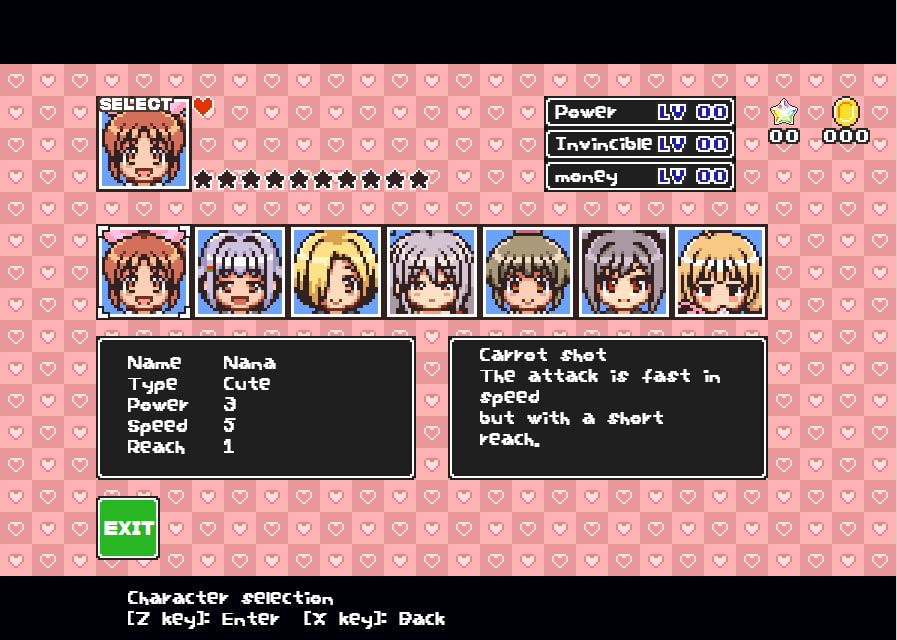Choose the brown-haired girl with red hat
The width and height of the screenshot is (897, 640).
(528, 272)
